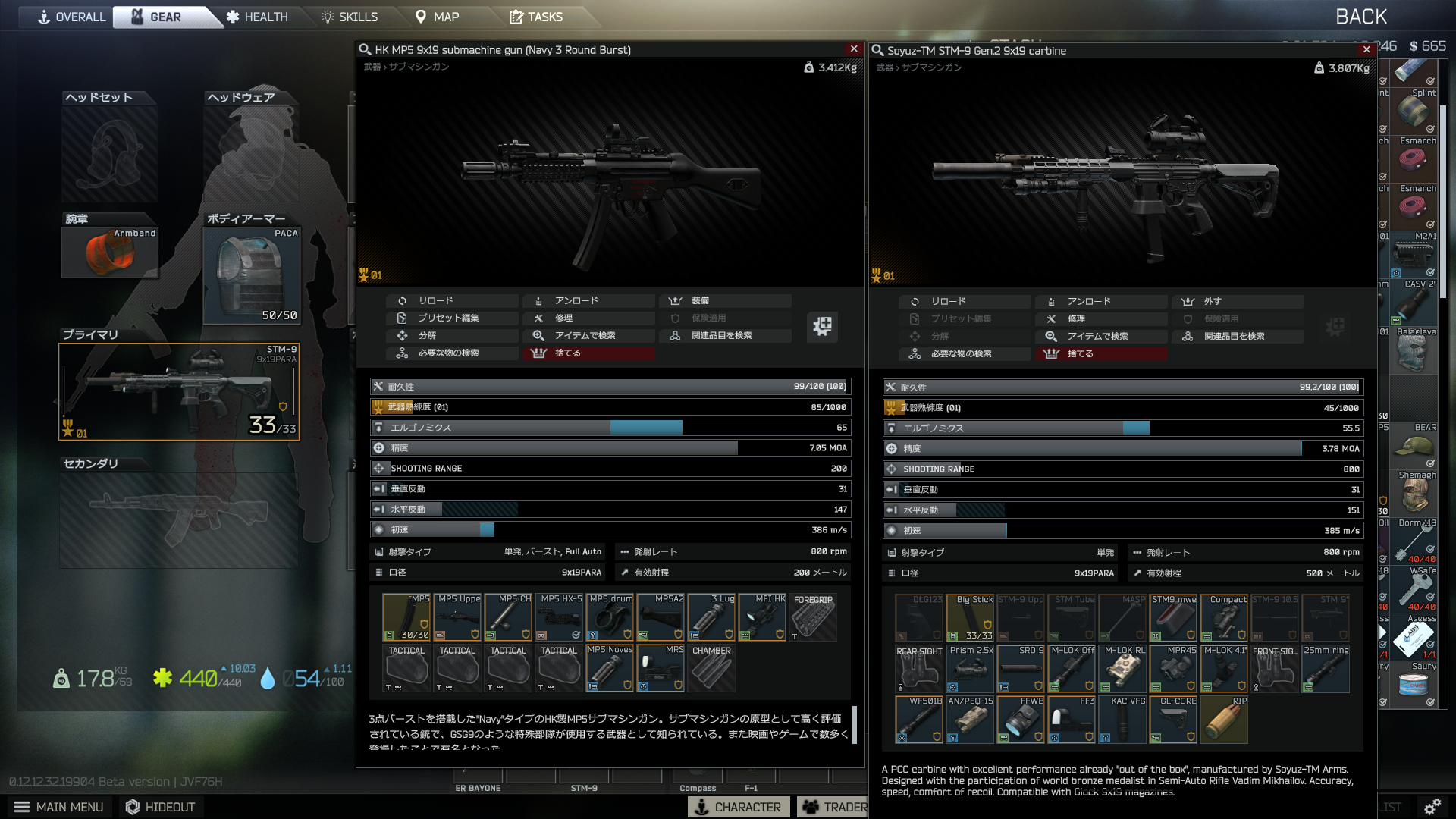Open the MAP tab
Viewport: 1456px width, 819px height.
pos(438,17)
